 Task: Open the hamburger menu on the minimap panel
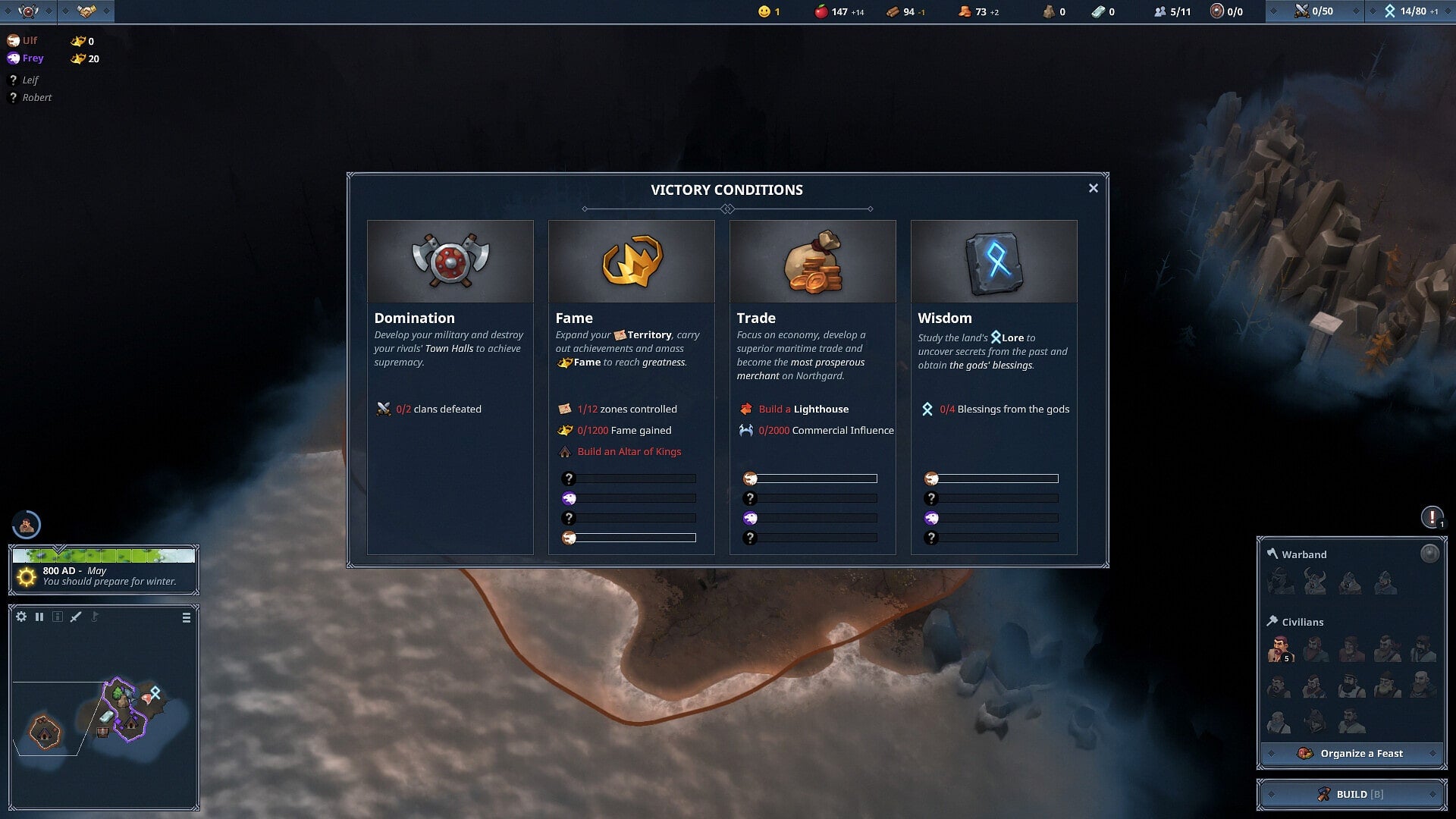tap(186, 617)
